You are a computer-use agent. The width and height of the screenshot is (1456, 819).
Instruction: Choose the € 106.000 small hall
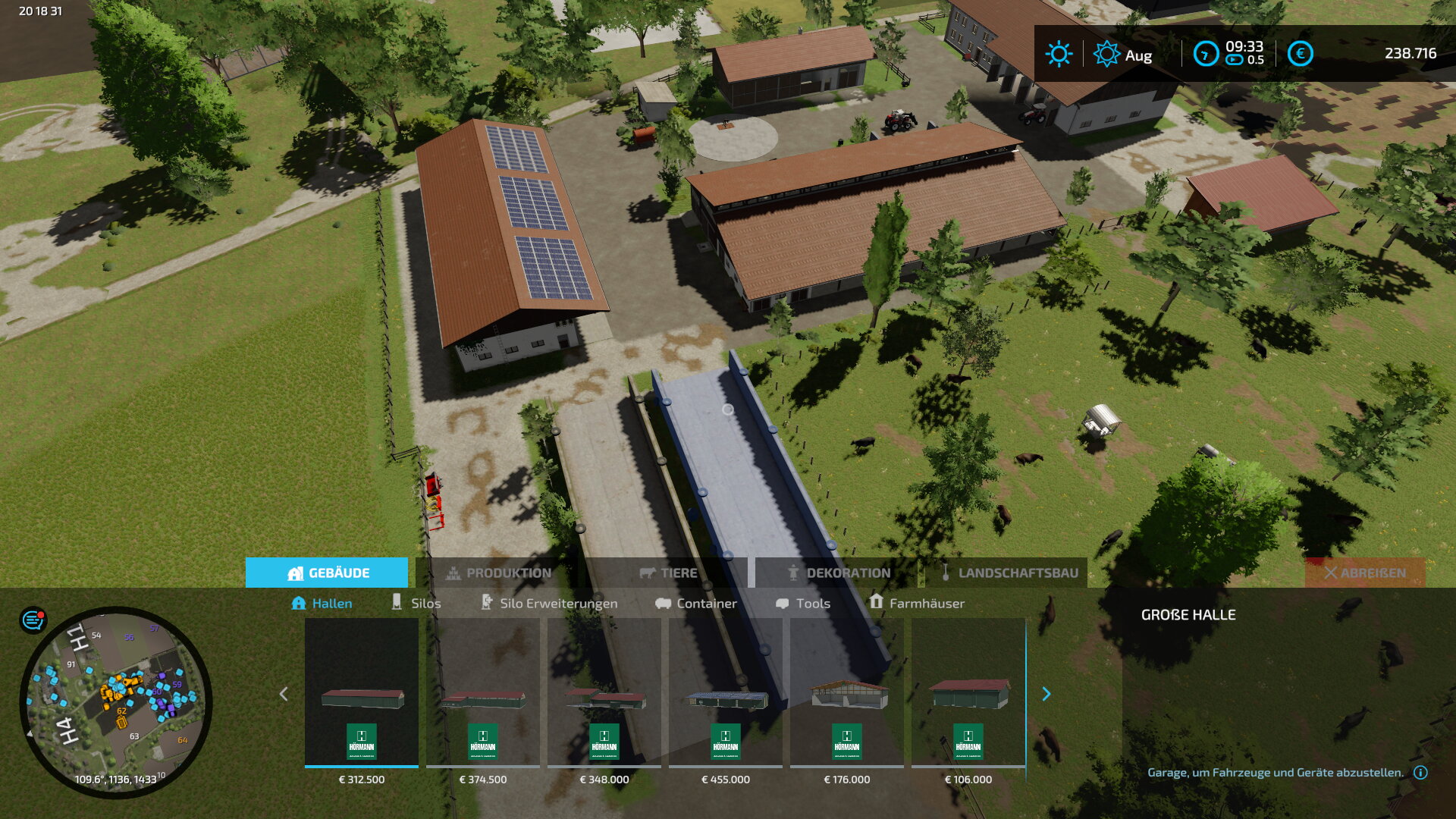point(968,694)
